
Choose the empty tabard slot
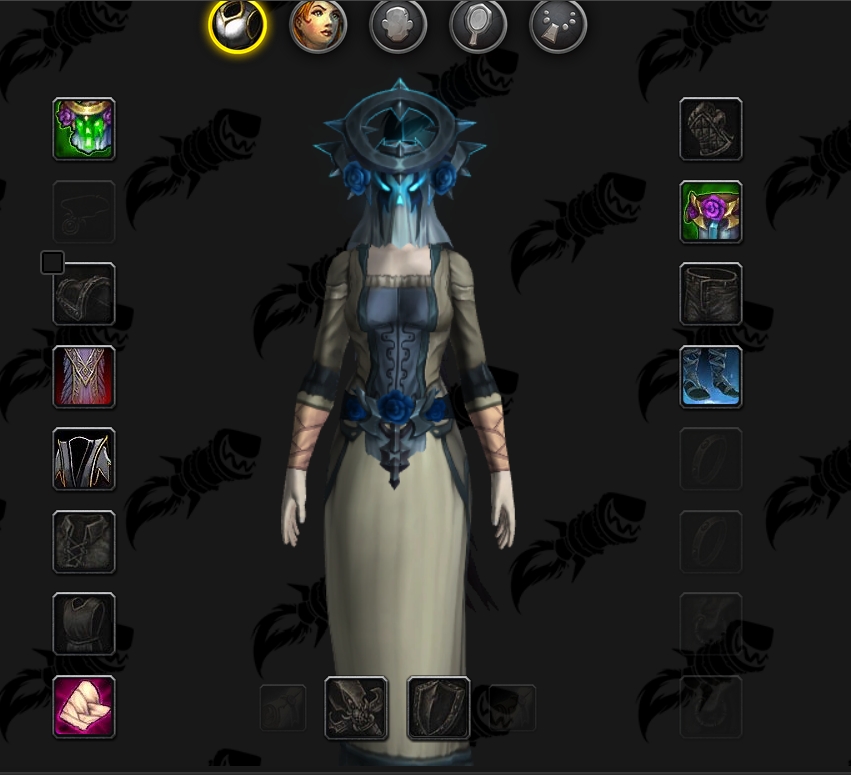point(84,624)
